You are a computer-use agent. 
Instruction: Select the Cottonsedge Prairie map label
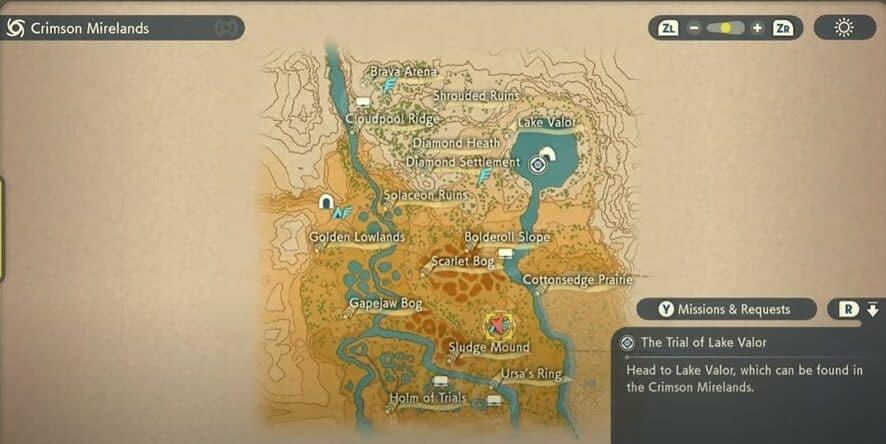pyautogui.click(x=577, y=281)
